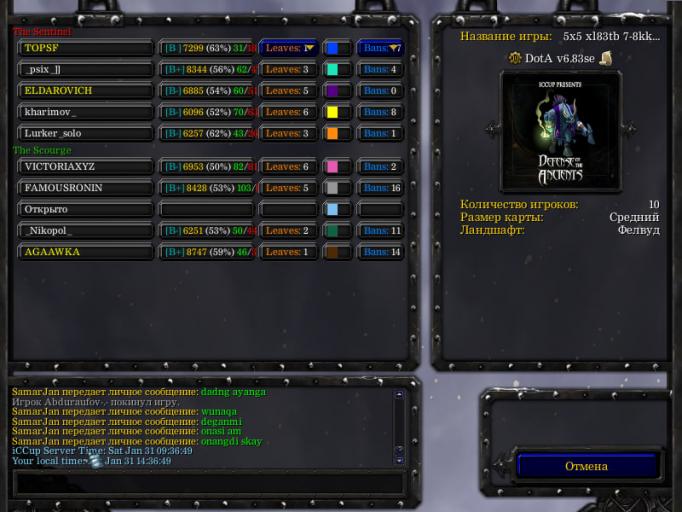Choose the yellow color swatch for kharimov_
The image size is (682, 512).
[336, 112]
